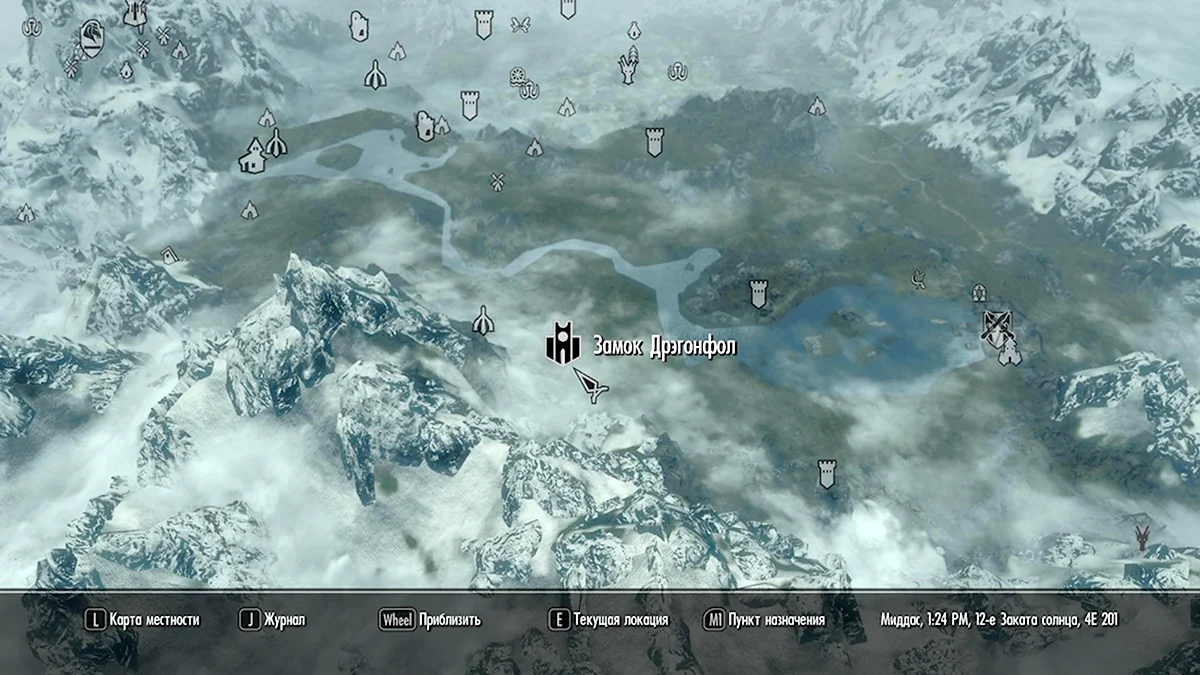1200x675 pixels.
Task: Choose the crossed-daggers shield city marker
Action: pyautogui.click(x=995, y=326)
